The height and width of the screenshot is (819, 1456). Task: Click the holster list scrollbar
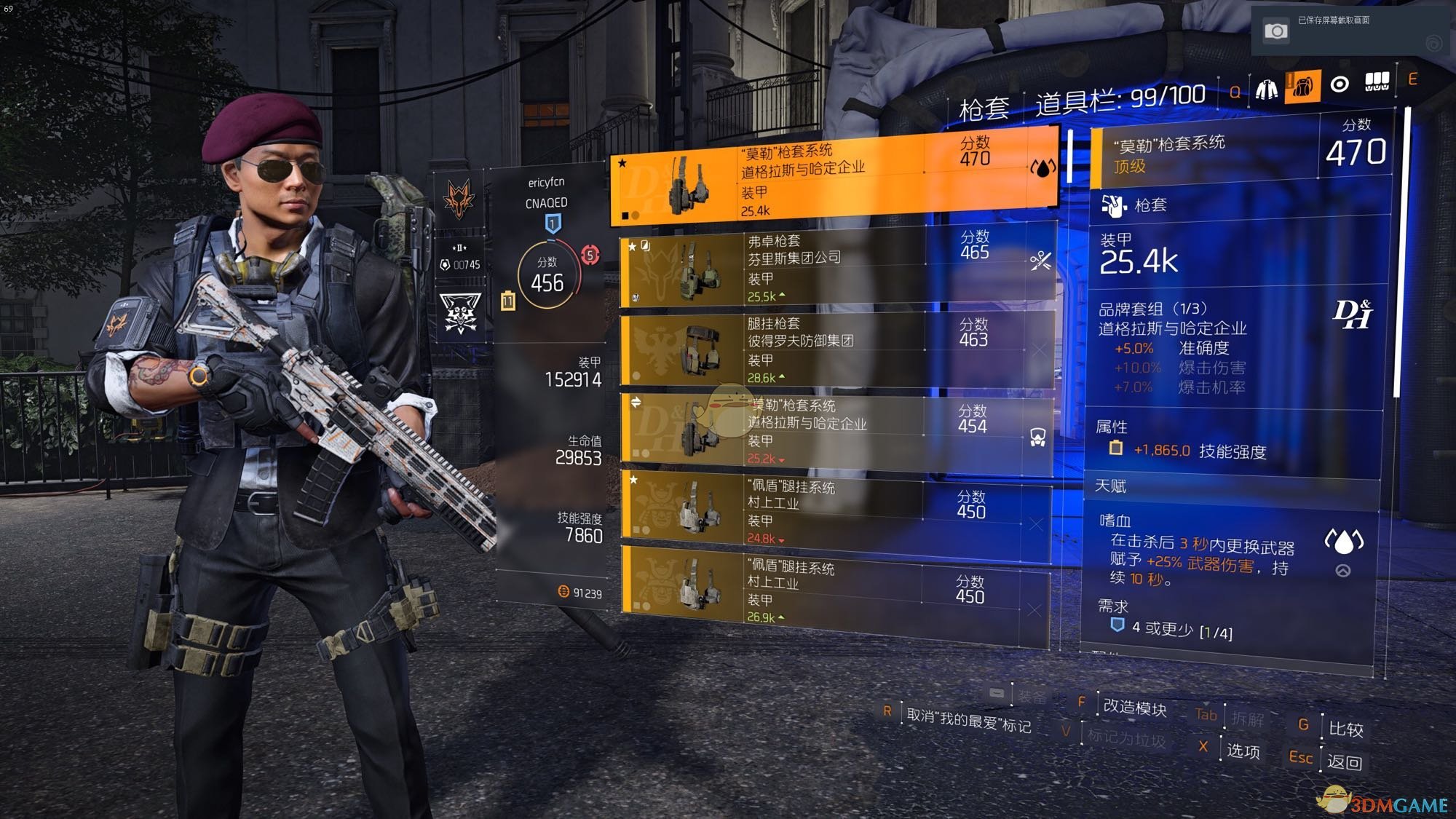click(x=1069, y=157)
